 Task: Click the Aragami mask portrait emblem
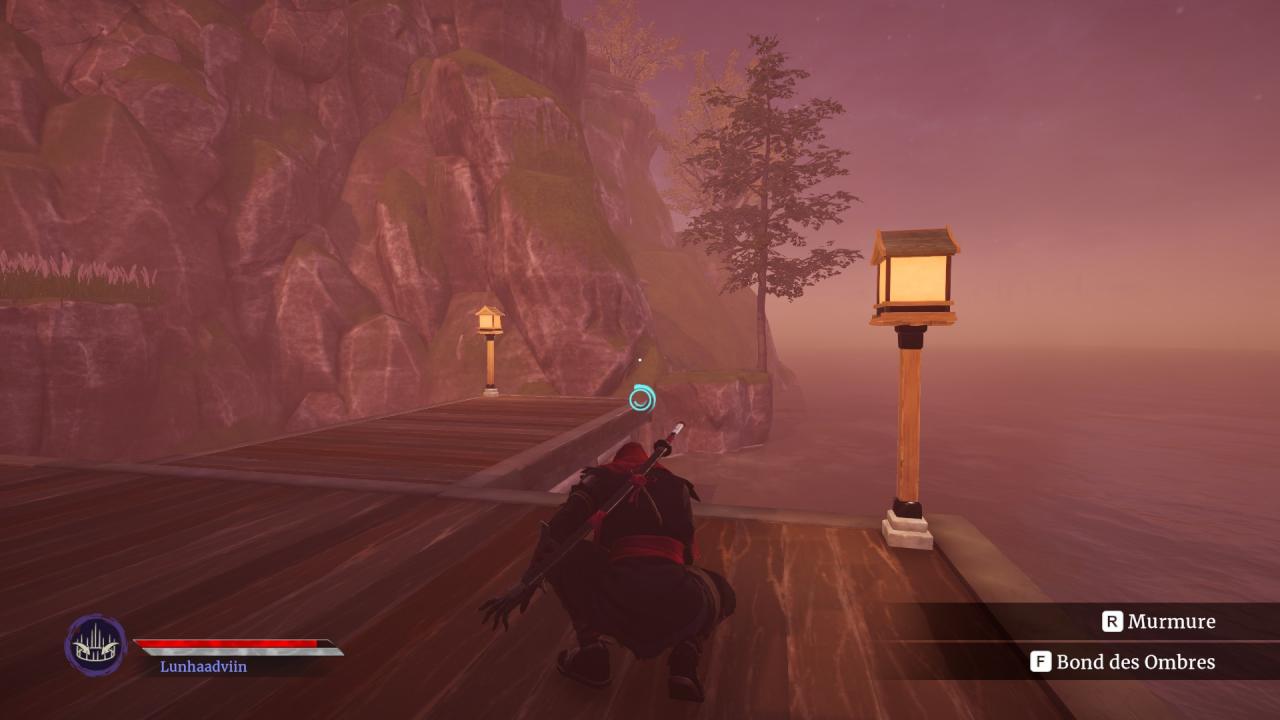point(96,645)
